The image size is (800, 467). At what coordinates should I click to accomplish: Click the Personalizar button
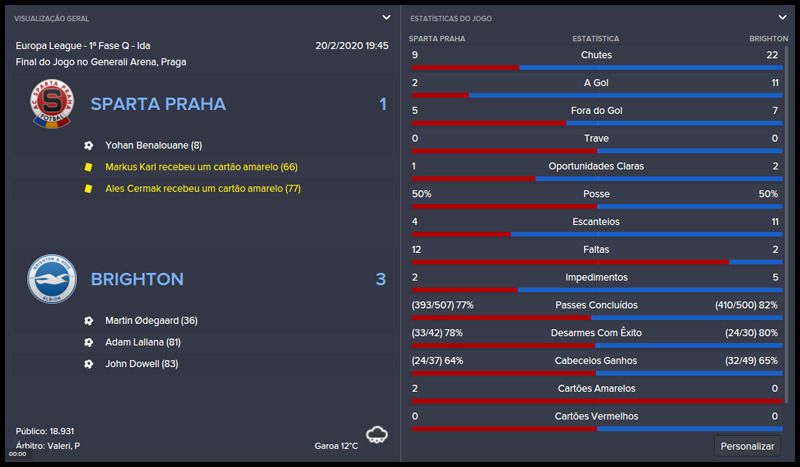[x=749, y=446]
